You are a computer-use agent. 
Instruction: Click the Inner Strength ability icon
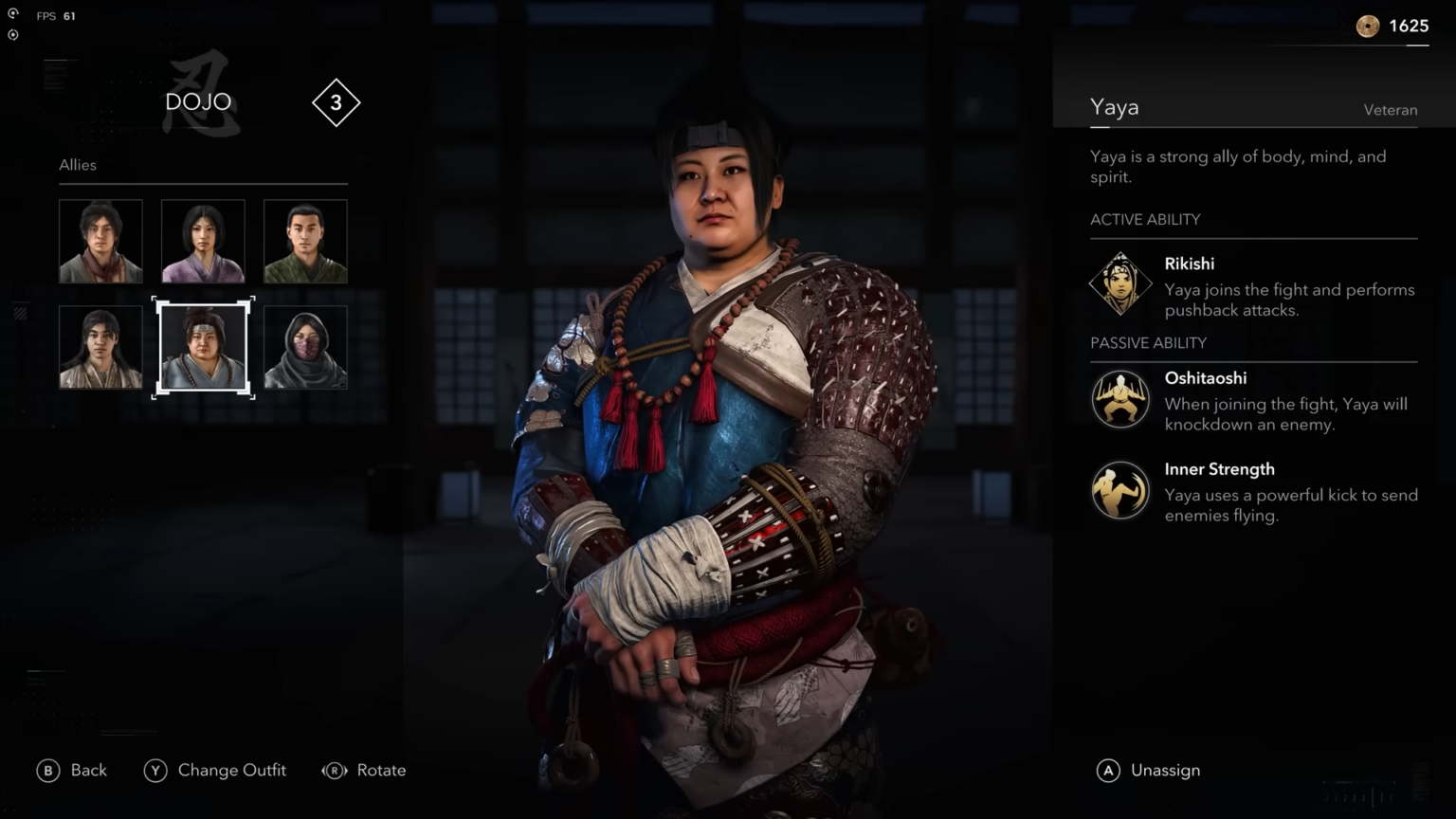click(x=1120, y=490)
